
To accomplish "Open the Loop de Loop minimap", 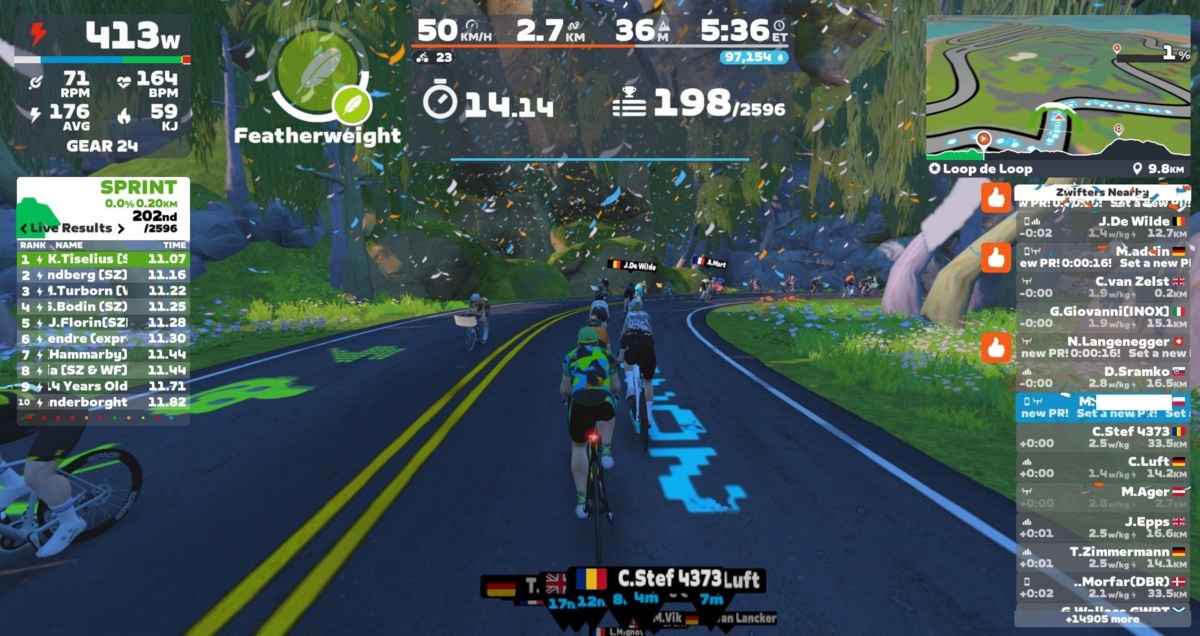I will pyautogui.click(x=1057, y=92).
